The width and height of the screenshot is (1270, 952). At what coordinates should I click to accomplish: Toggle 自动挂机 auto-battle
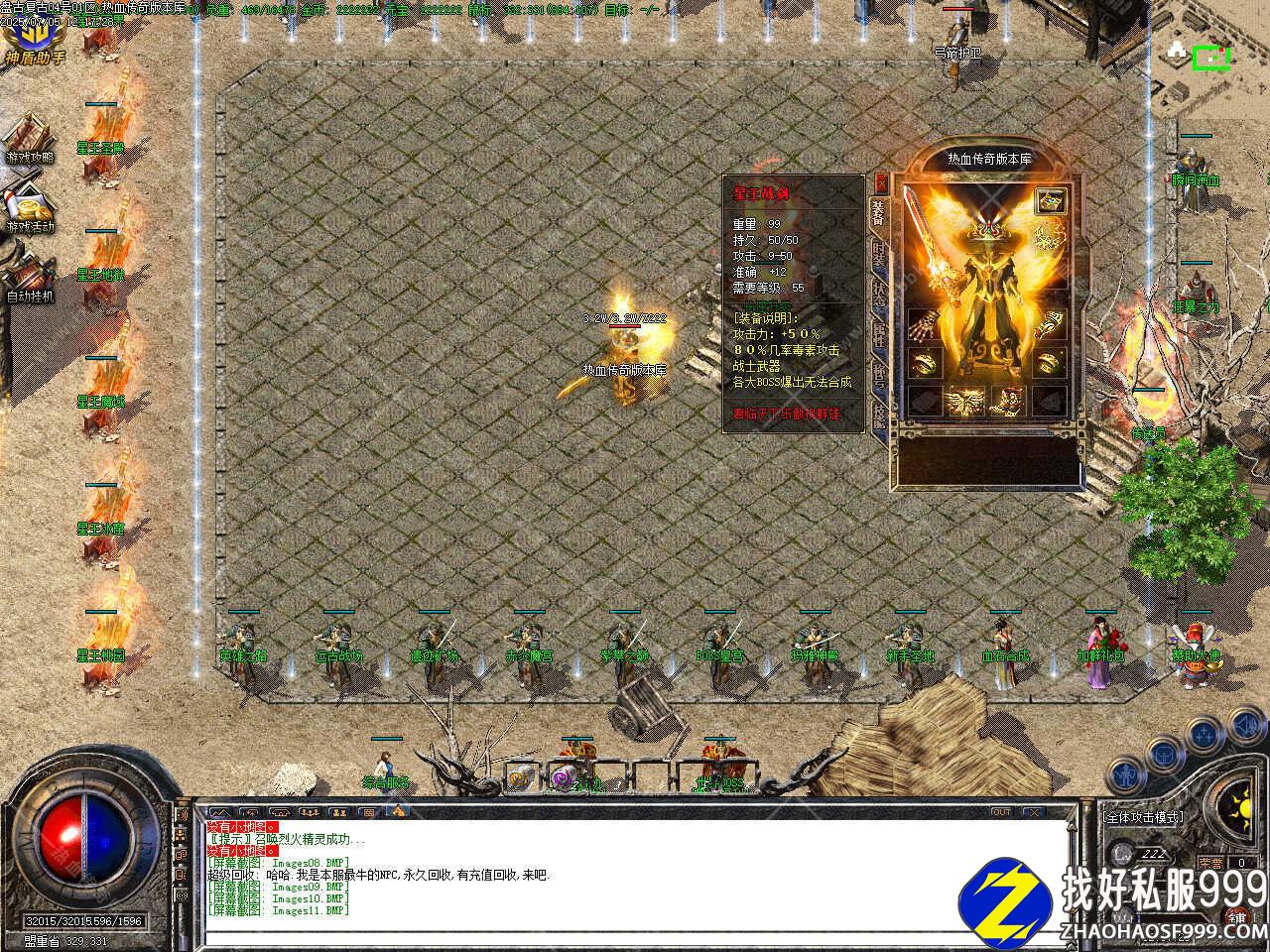30,273
